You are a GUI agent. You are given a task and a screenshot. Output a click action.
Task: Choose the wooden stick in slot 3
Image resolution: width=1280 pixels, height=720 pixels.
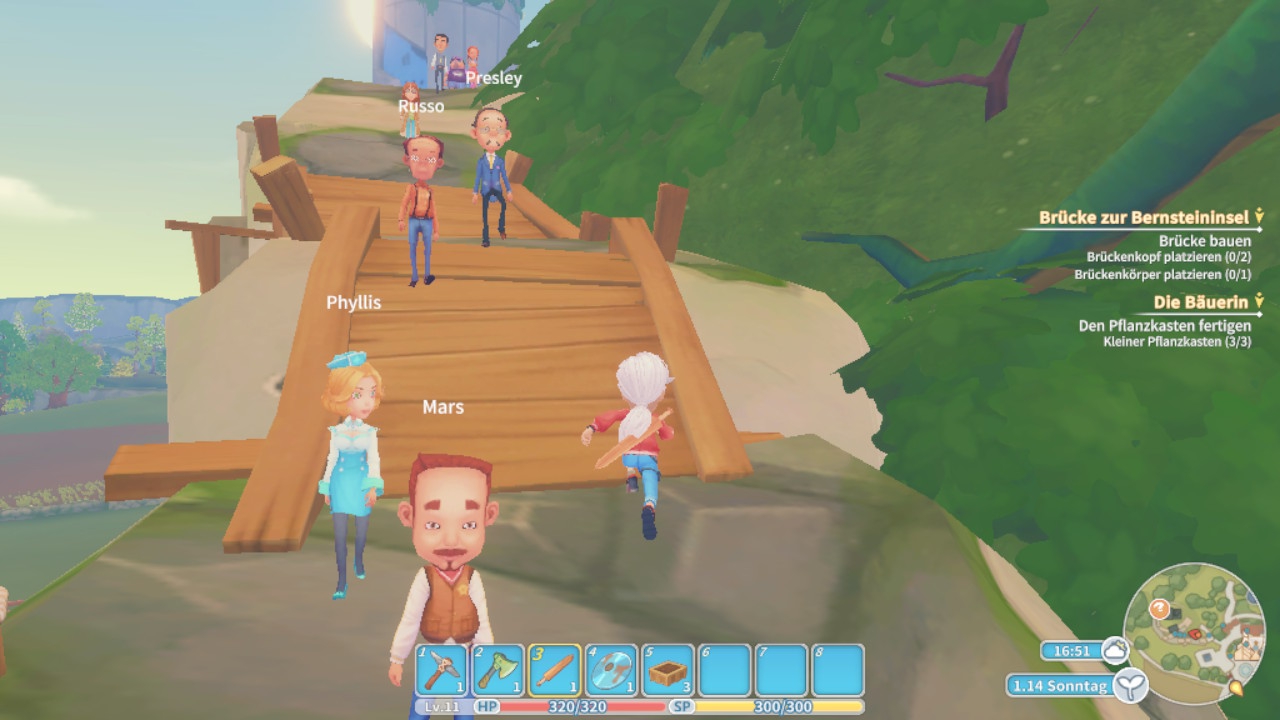tap(555, 670)
